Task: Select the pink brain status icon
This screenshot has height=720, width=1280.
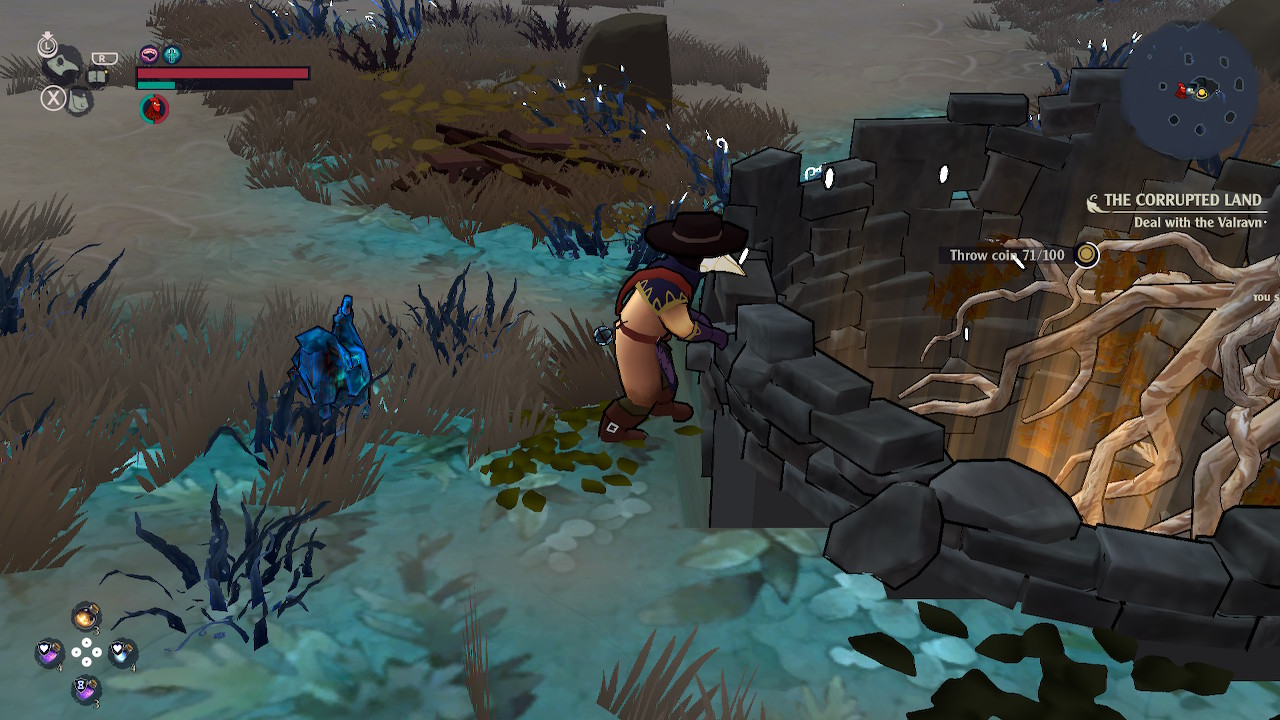Action: point(149,55)
